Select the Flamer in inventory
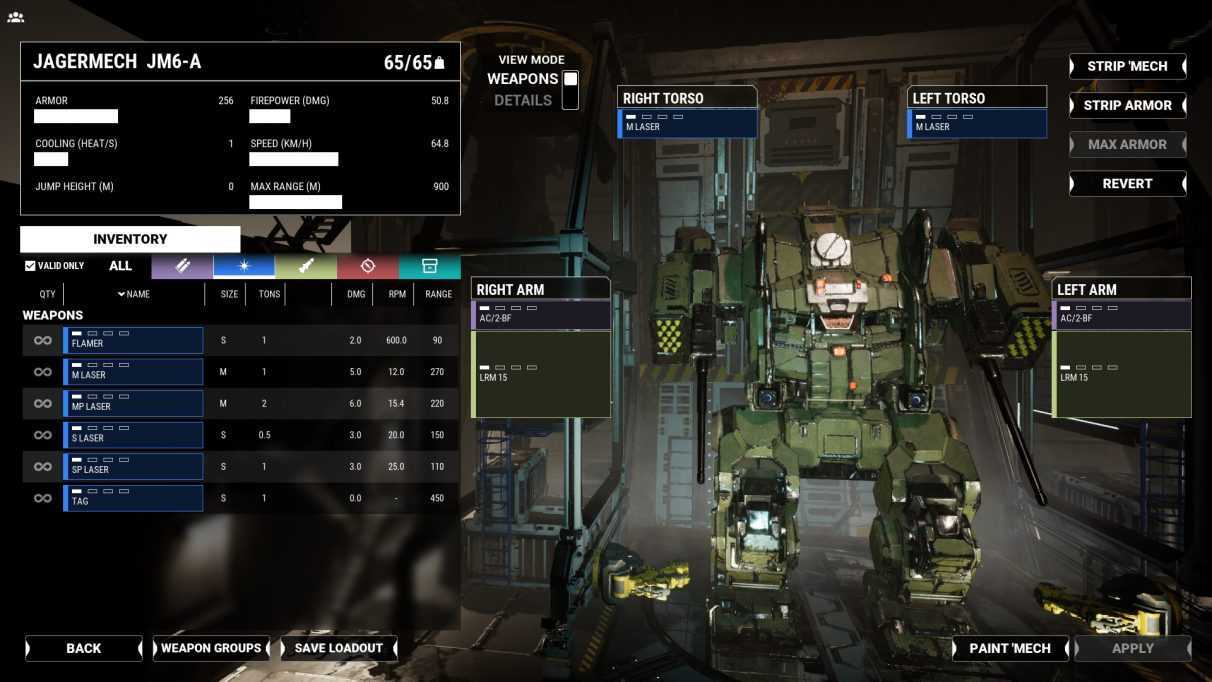The height and width of the screenshot is (682, 1212). click(x=133, y=340)
